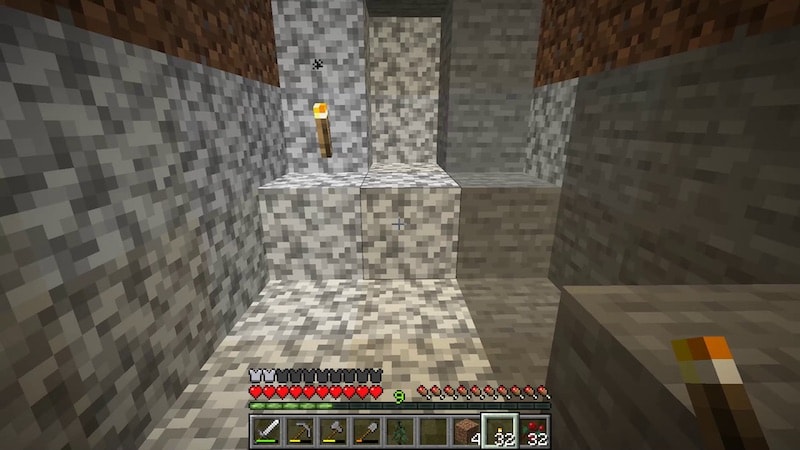This screenshot has height=450, width=800.
Task: Choose the axe hotbar slot
Action: tap(332, 431)
